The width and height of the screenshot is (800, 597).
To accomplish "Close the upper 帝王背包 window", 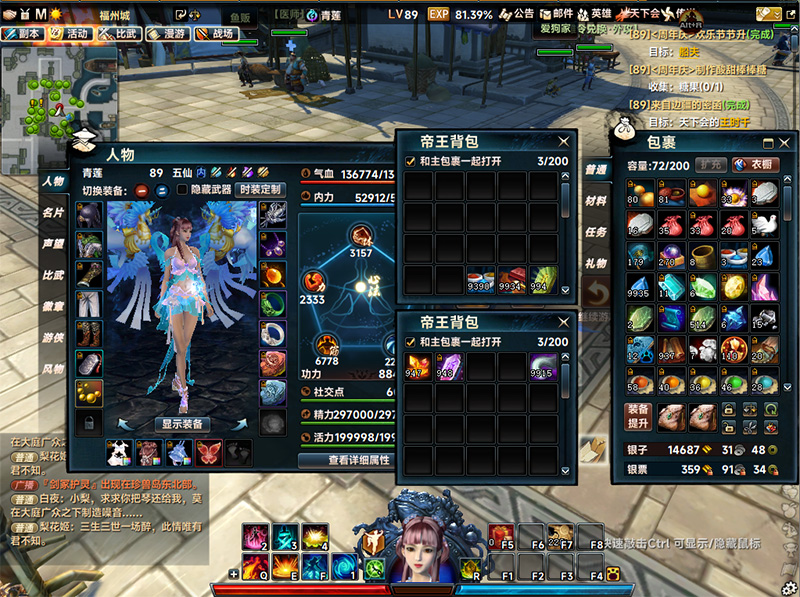I will tap(563, 141).
